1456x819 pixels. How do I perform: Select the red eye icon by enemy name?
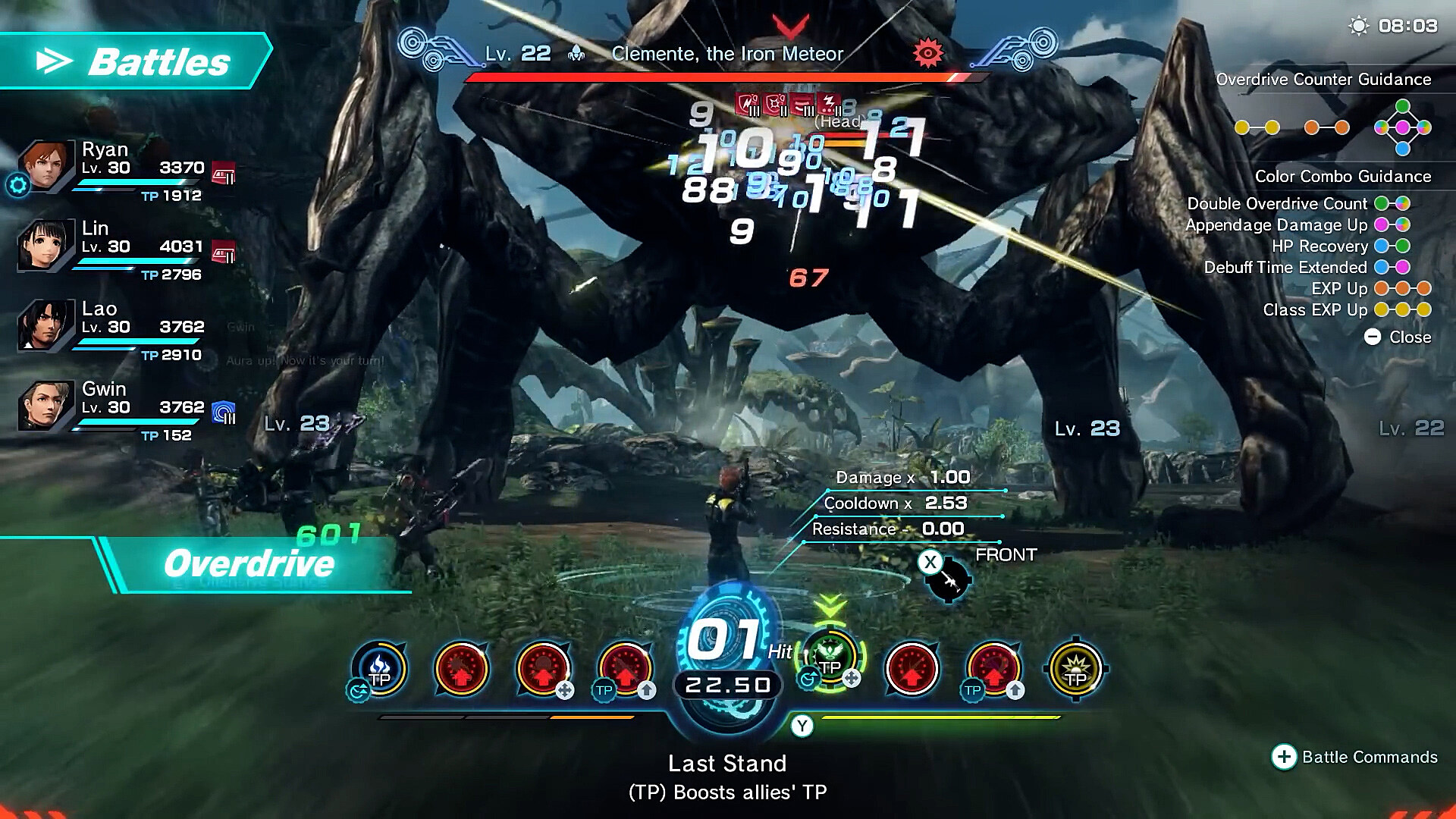click(x=927, y=53)
